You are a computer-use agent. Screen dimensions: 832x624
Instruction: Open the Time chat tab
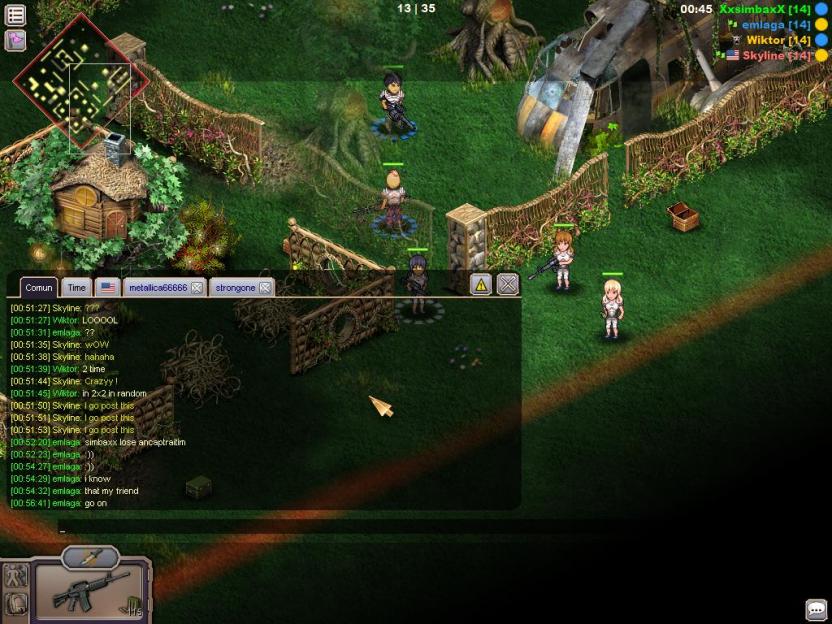(x=77, y=287)
